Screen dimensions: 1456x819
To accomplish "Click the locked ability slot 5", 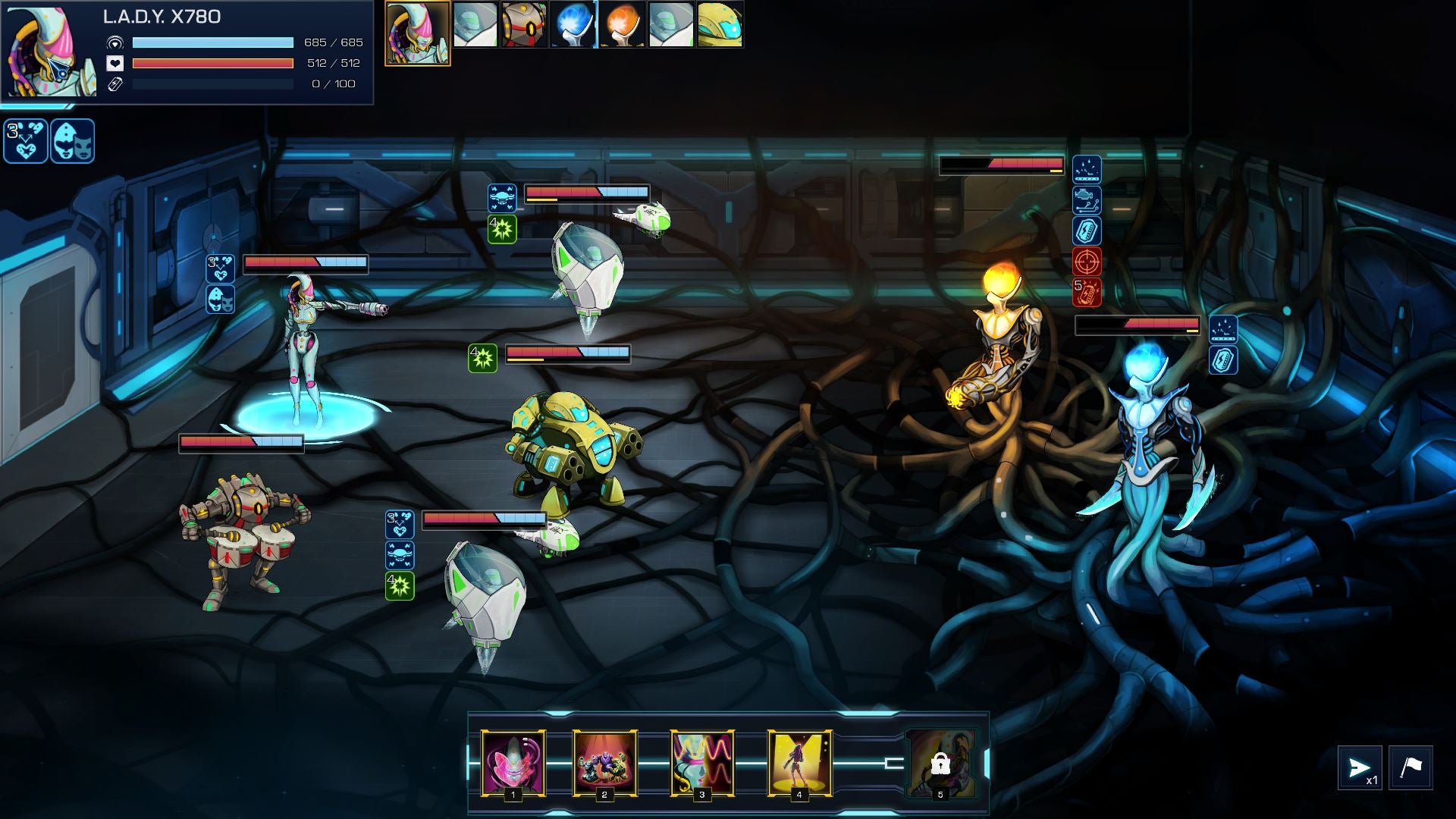I will (940, 764).
